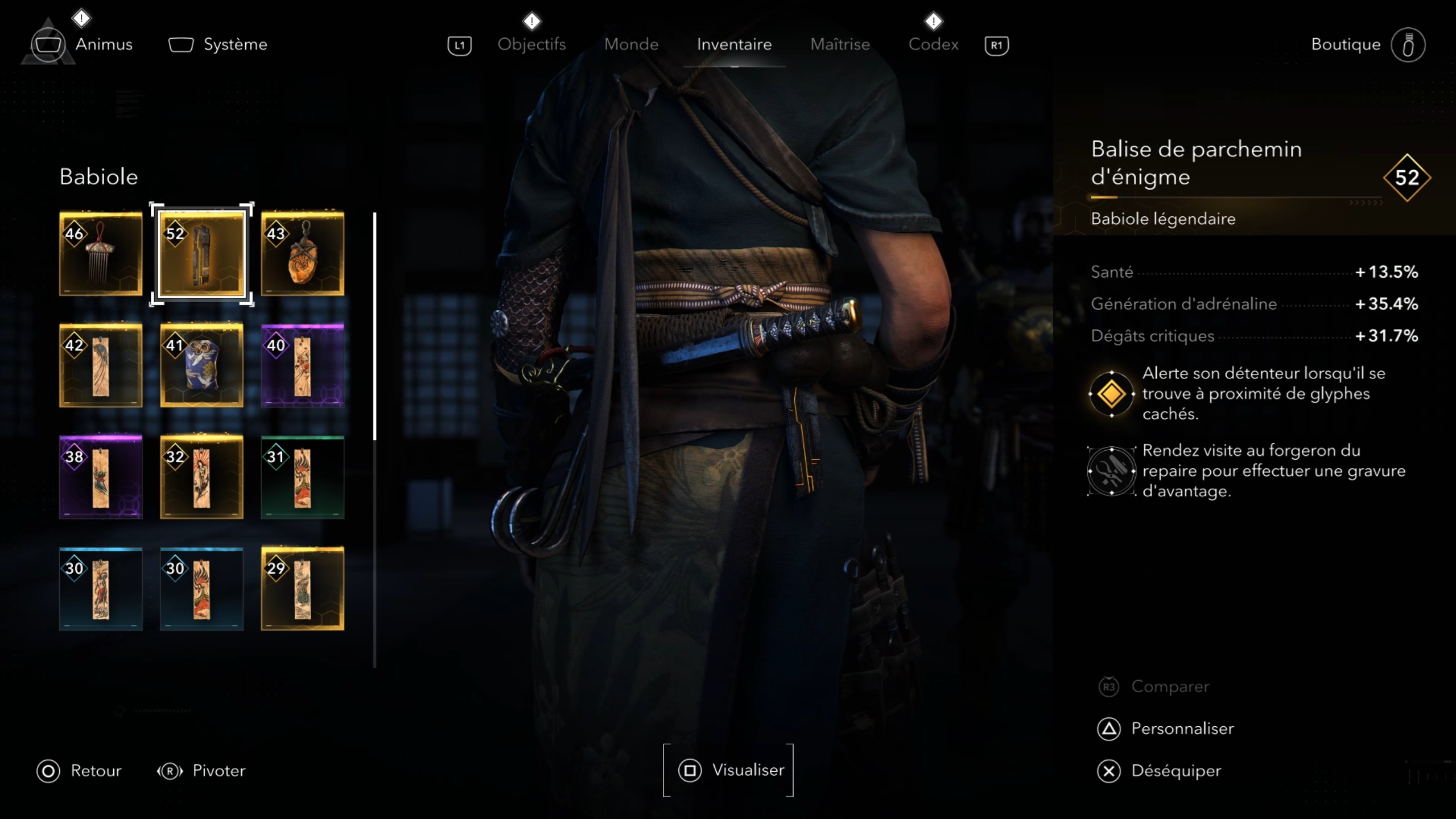The image size is (1456, 819).
Task: Show the Codex tab
Action: [933, 44]
